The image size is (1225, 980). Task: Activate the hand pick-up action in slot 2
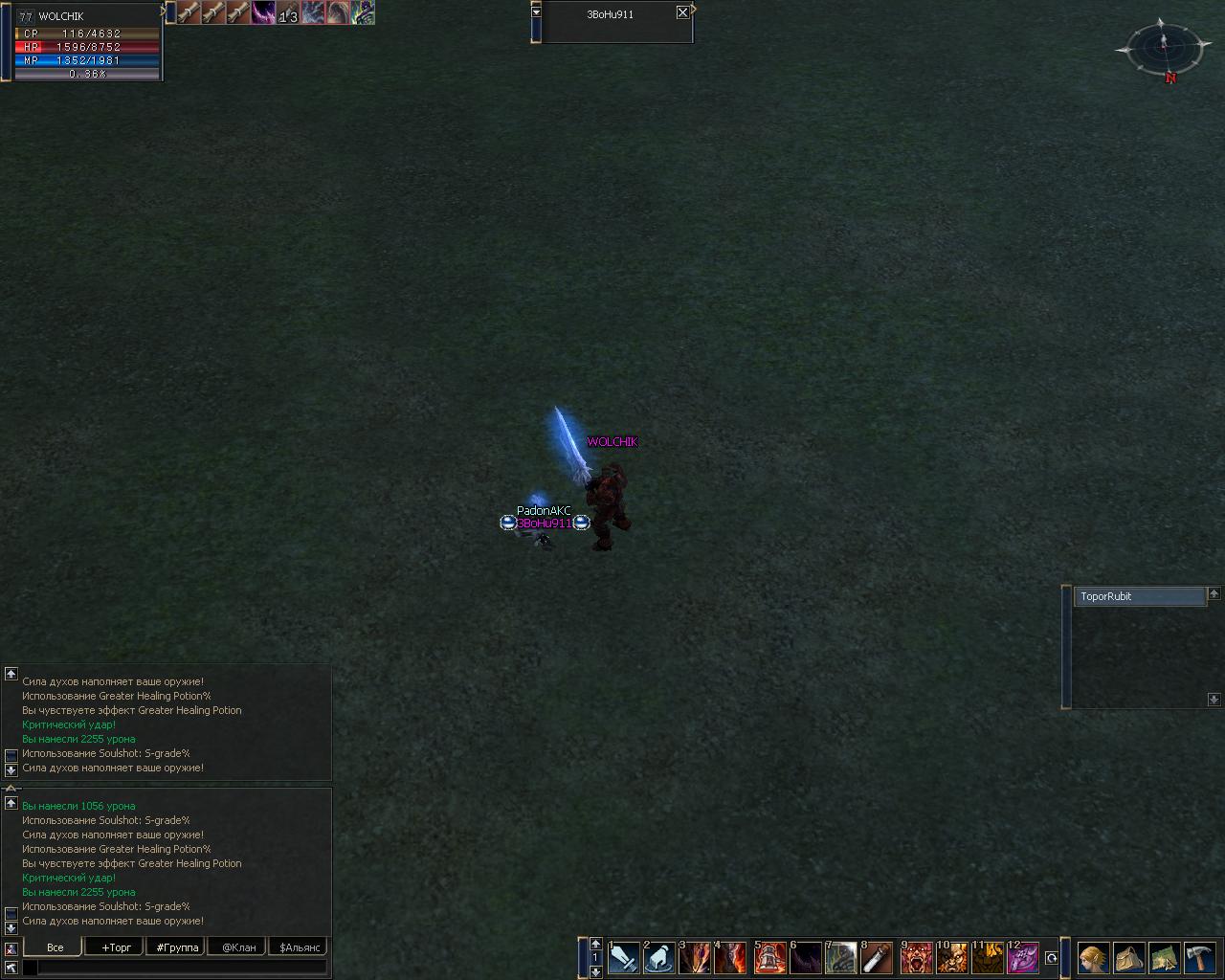(660, 958)
